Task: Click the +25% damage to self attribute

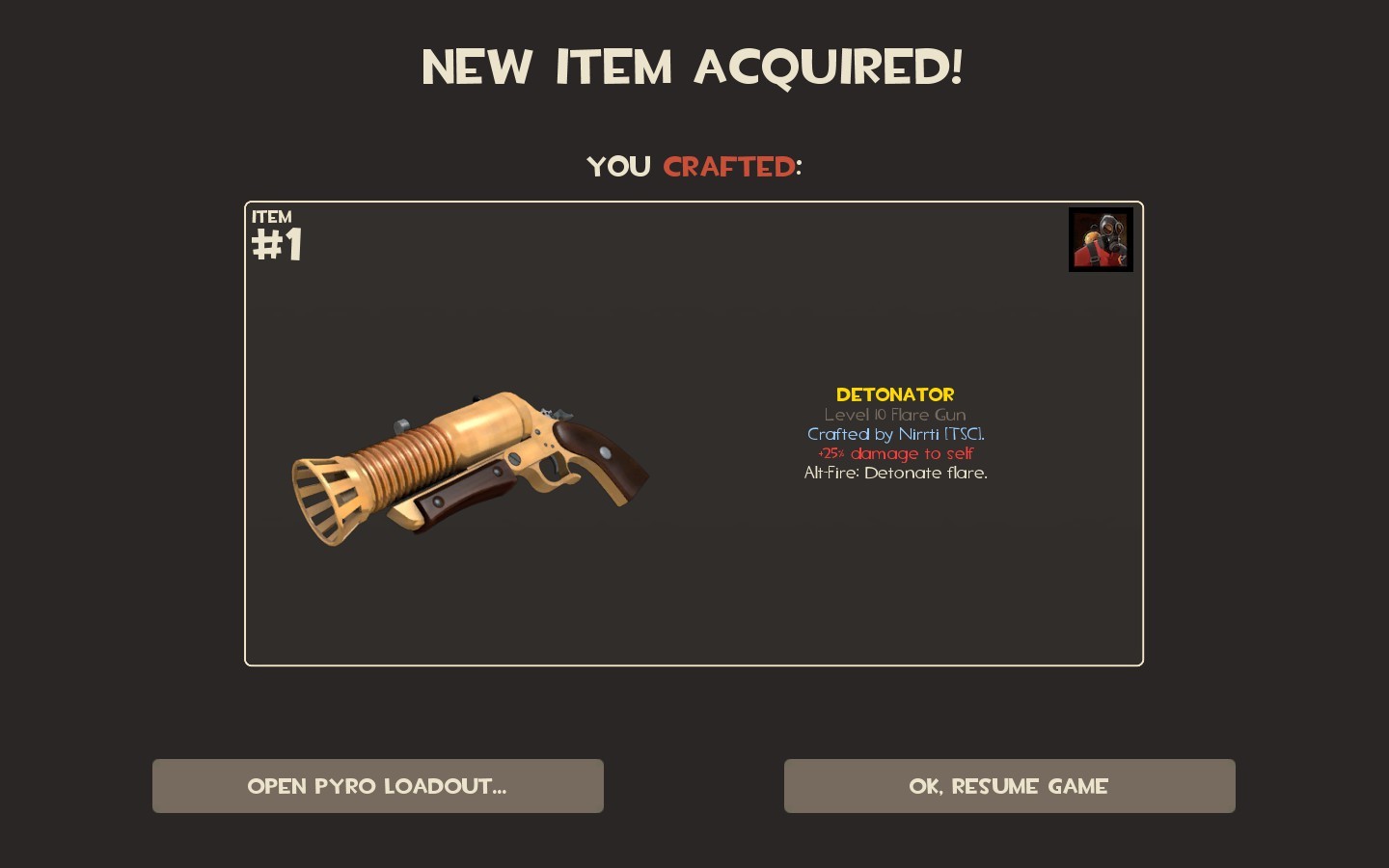Action: pyautogui.click(x=895, y=453)
